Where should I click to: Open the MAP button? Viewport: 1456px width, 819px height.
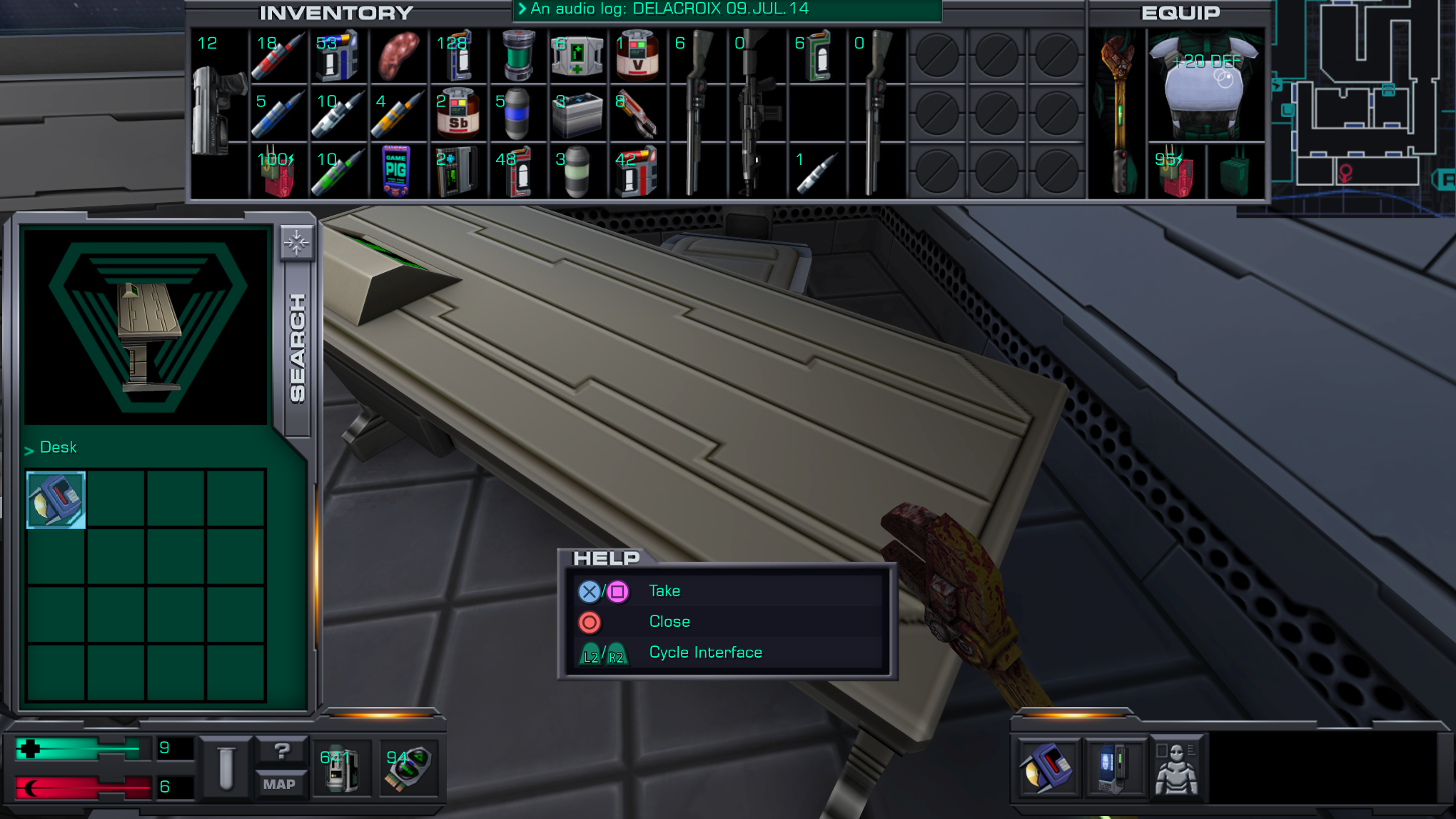(x=279, y=784)
